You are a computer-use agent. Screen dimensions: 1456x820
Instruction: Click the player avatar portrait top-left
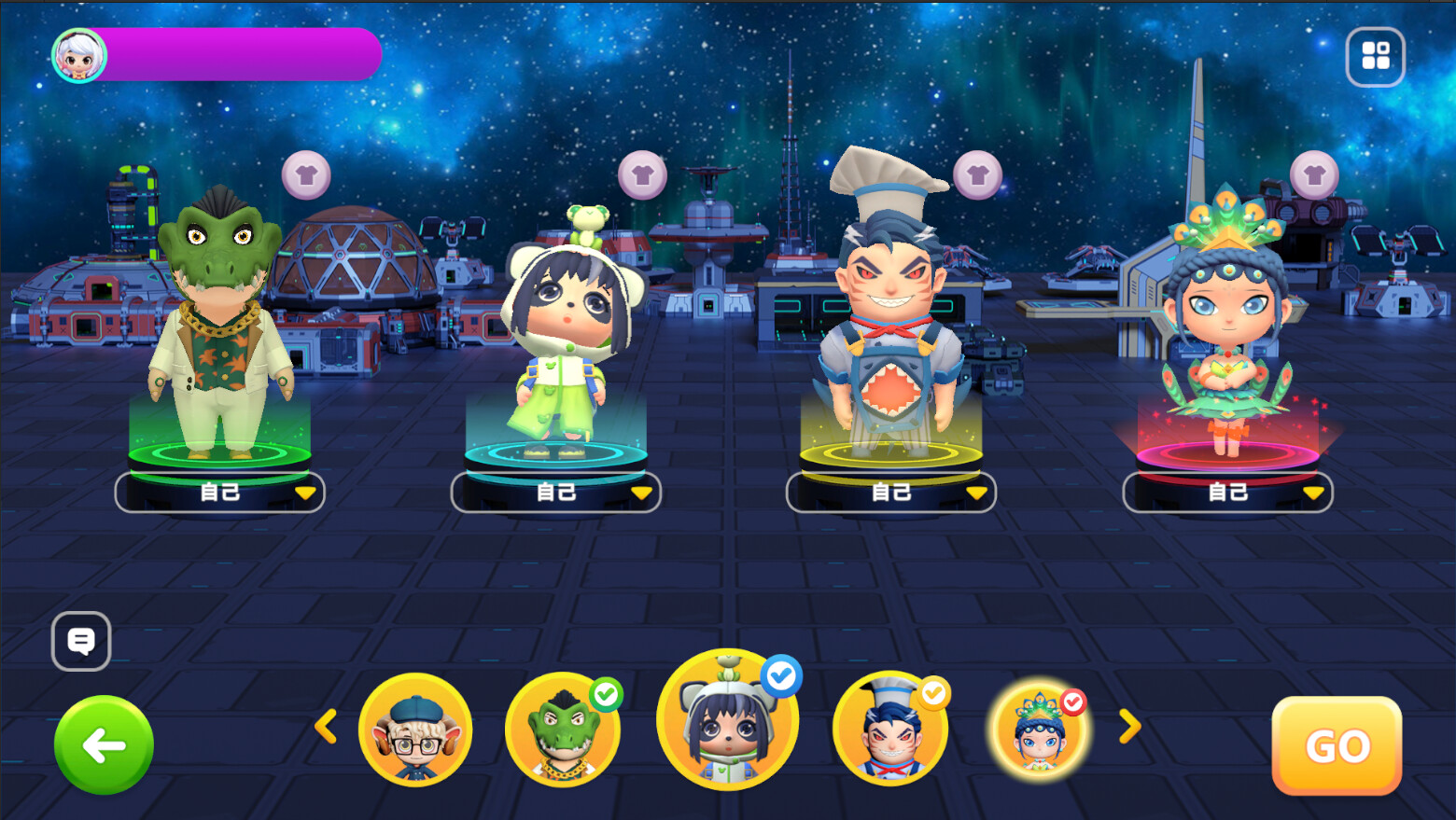79,54
